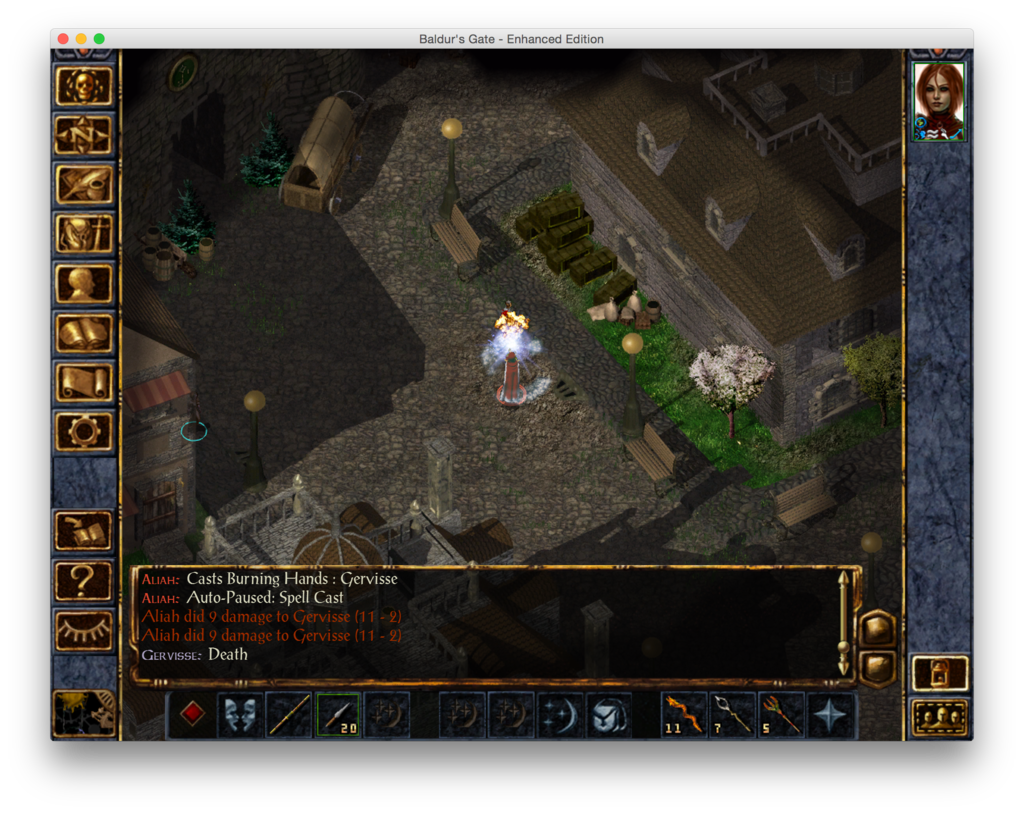
Task: Open the four-pointed star special abilities
Action: [x=831, y=715]
